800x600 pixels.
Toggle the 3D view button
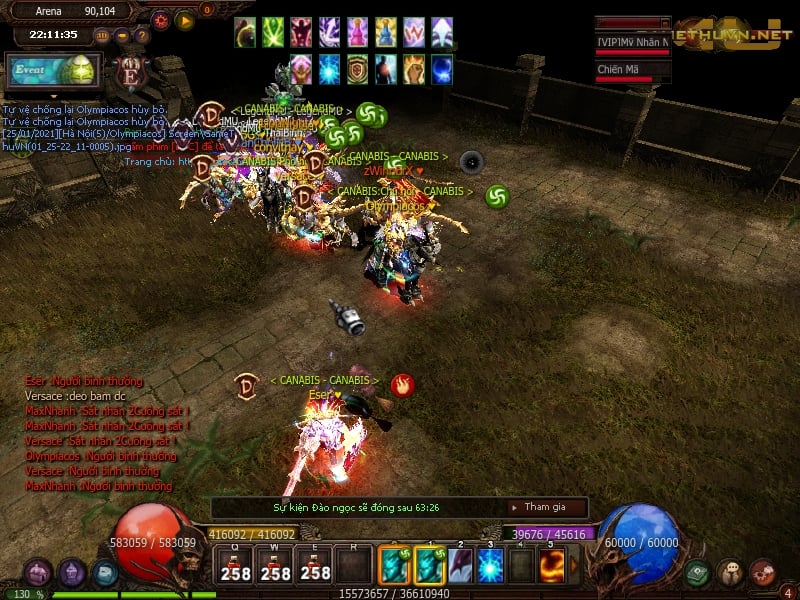point(102,35)
